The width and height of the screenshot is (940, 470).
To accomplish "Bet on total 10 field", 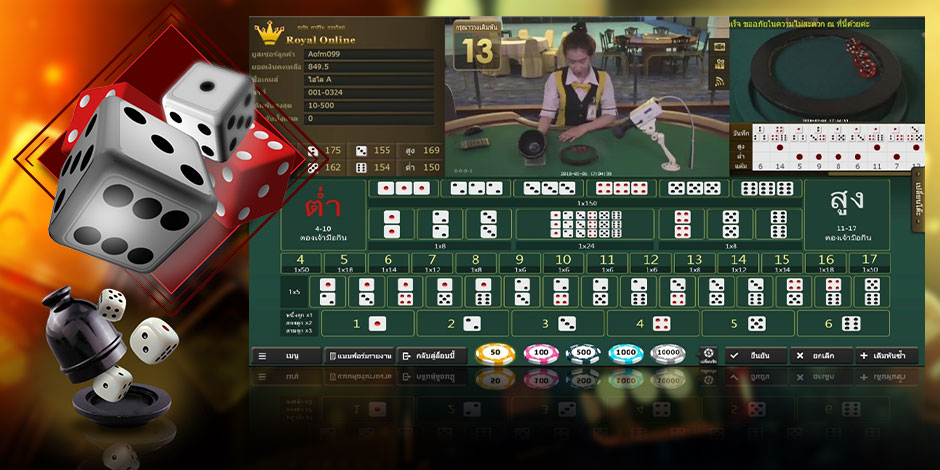I will tap(563, 263).
